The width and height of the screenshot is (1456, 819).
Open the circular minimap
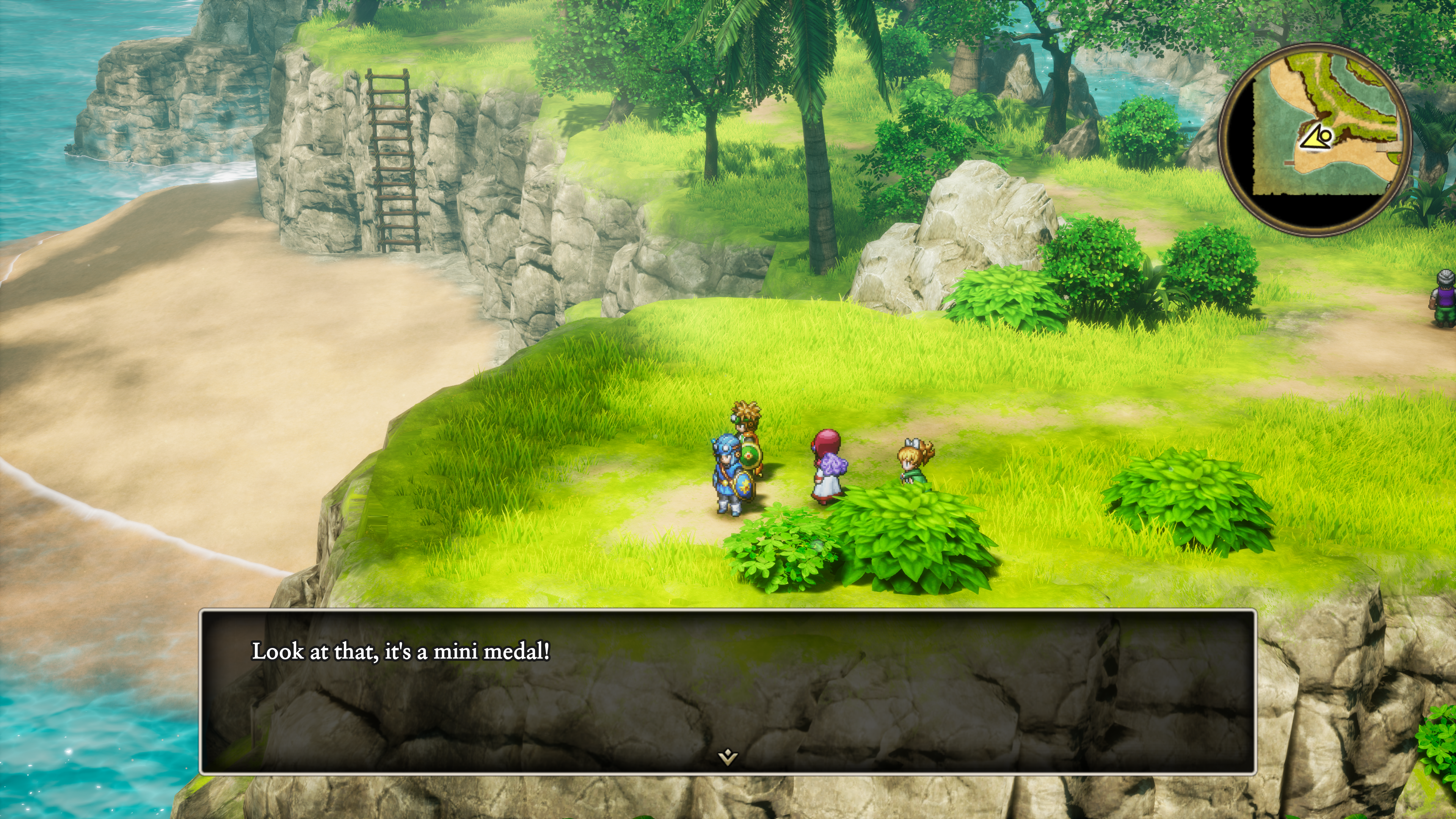tap(1315, 139)
